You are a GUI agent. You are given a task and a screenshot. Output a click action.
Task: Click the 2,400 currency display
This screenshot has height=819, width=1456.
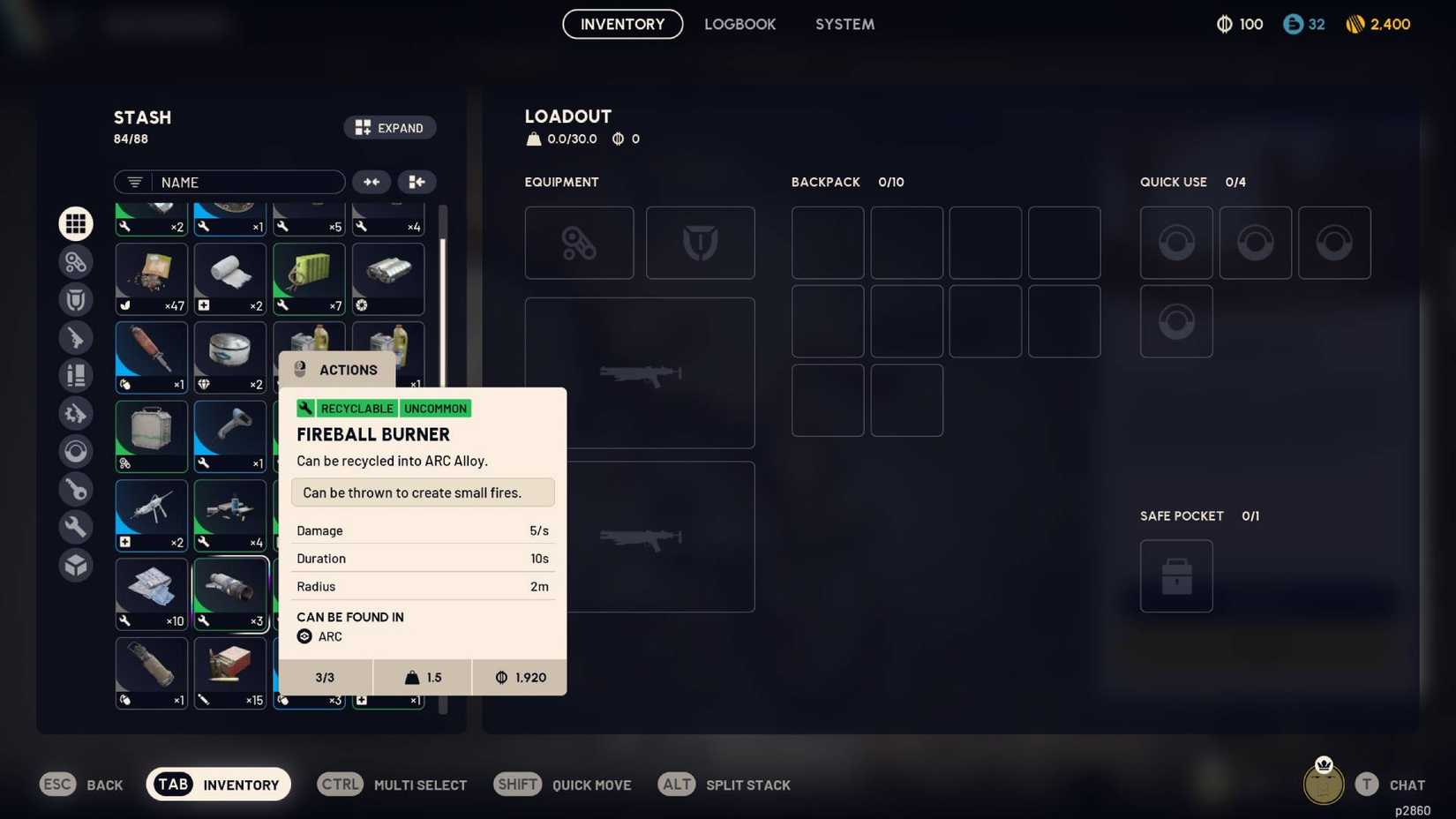(x=1377, y=24)
